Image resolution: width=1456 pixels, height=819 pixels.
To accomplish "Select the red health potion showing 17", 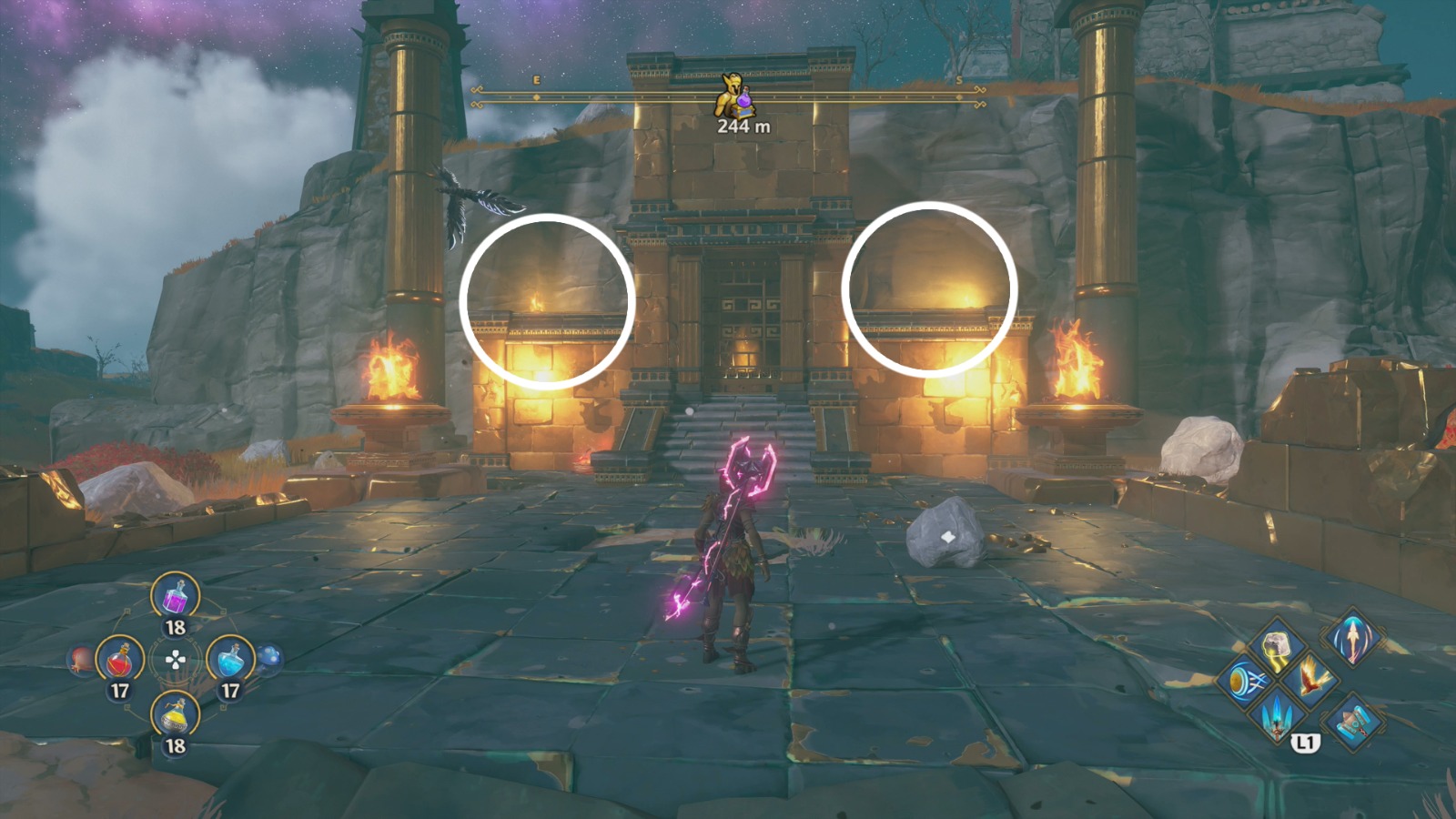I will tap(122, 660).
